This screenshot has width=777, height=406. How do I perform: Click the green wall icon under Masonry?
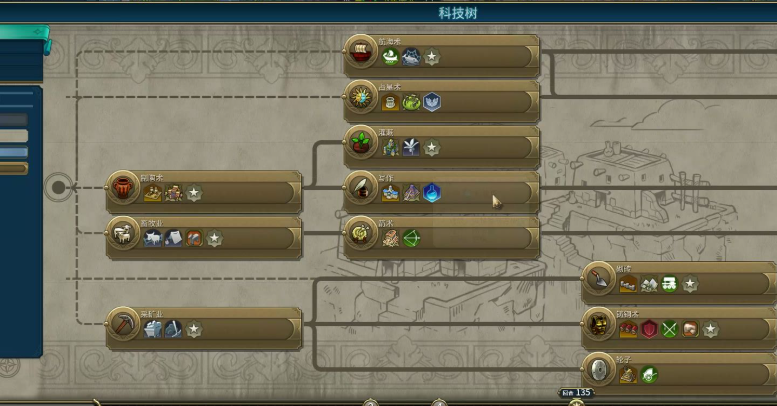pos(670,284)
